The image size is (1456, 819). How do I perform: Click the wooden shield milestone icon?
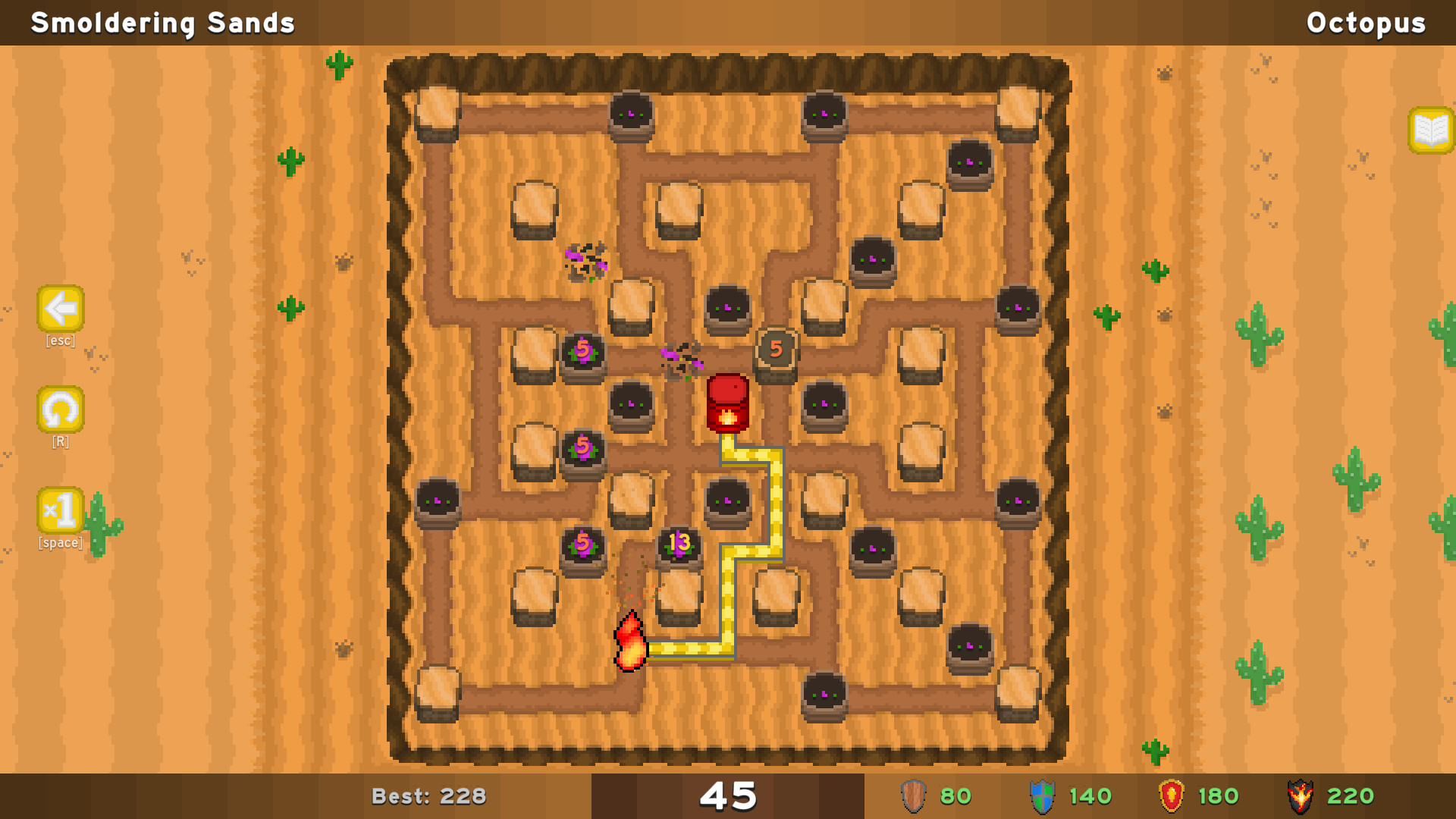point(914,795)
